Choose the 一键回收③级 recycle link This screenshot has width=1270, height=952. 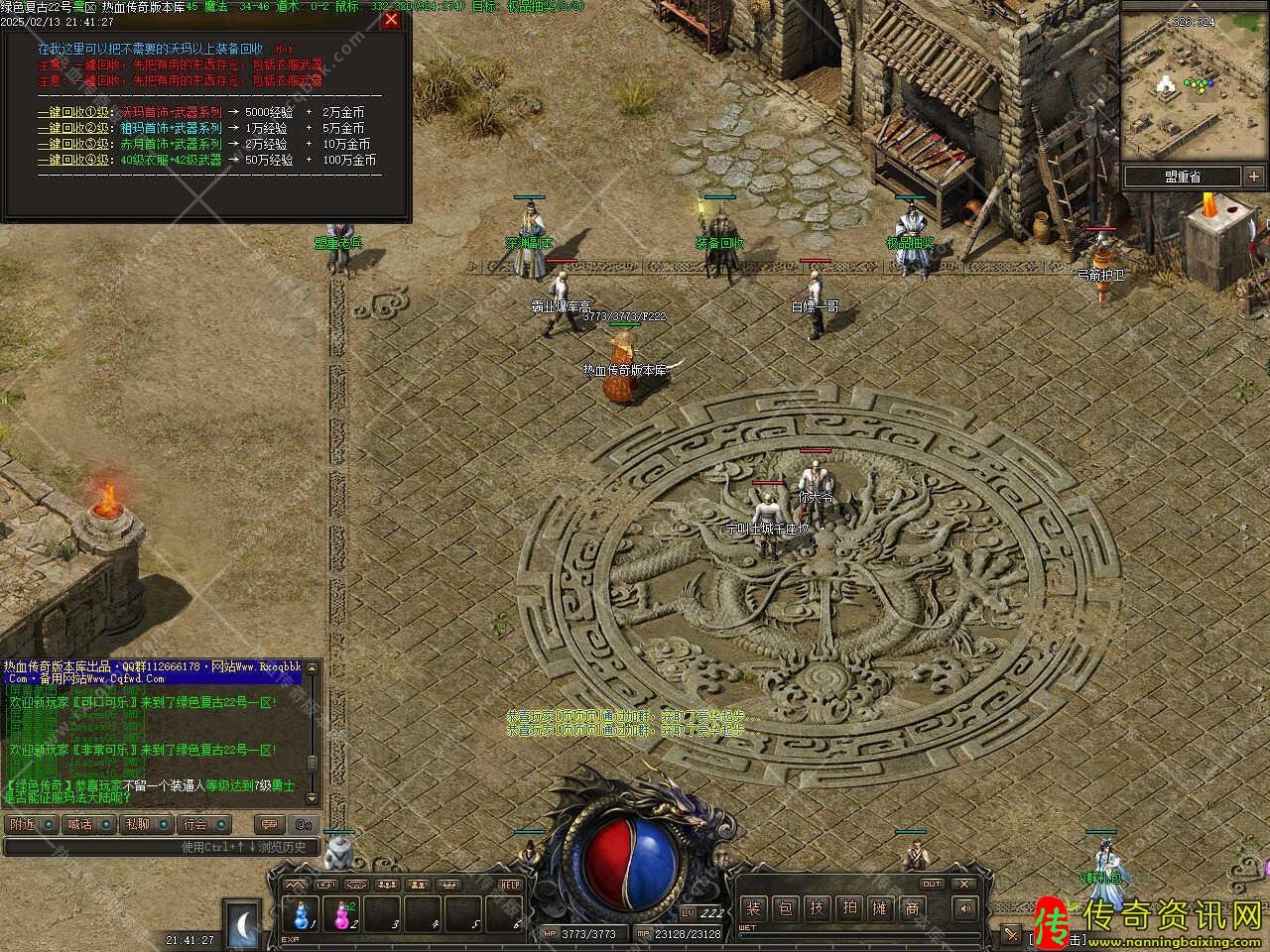coord(75,144)
